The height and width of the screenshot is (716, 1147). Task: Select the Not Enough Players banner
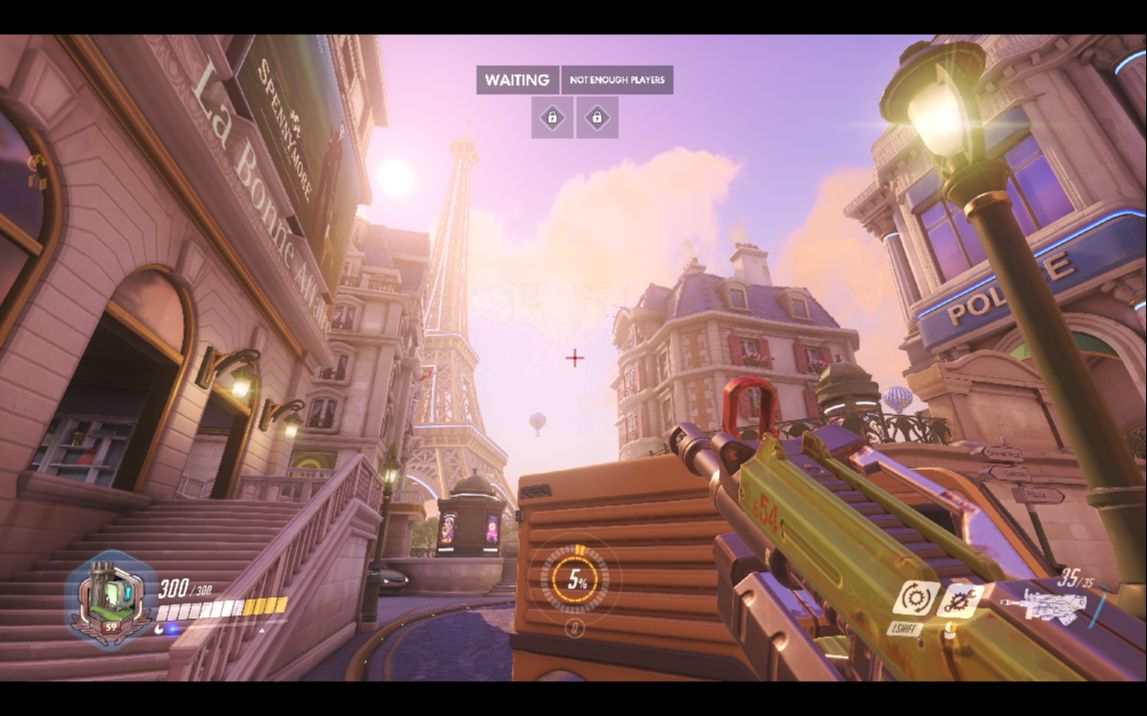pos(617,80)
